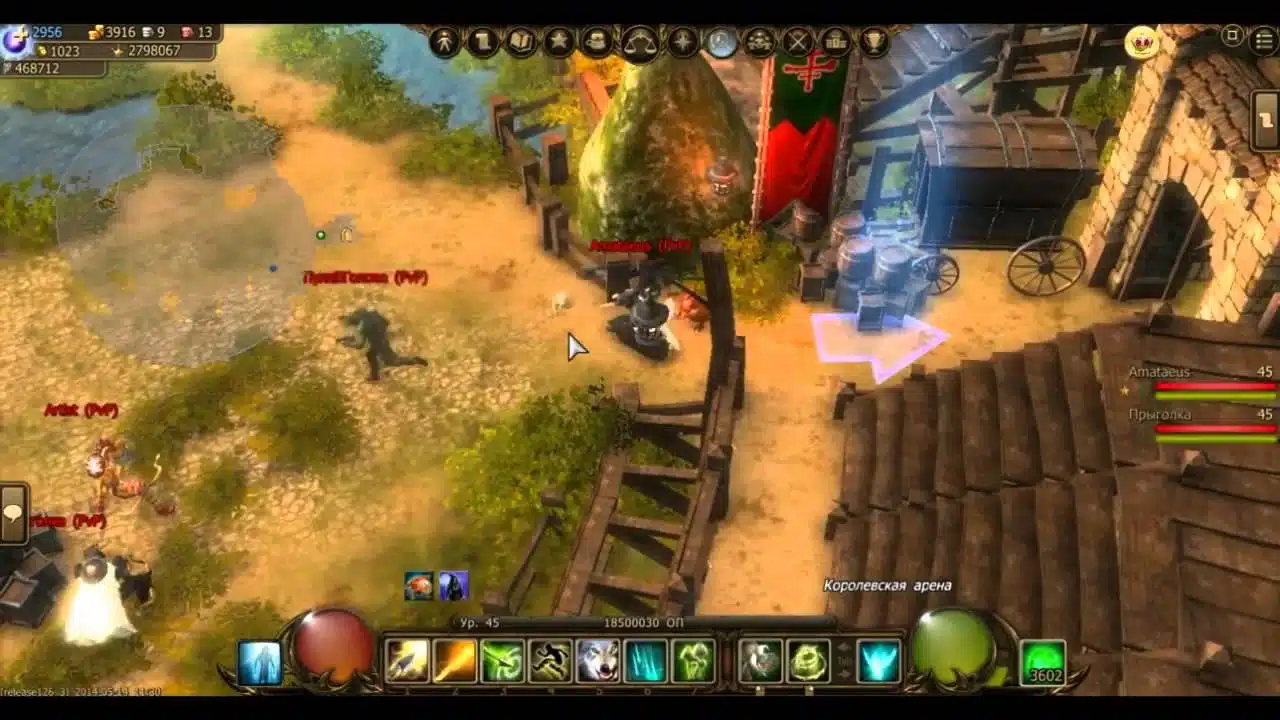Open the crafting book icon on top toolbar
Viewport: 1280px width, 720px height.
520,42
